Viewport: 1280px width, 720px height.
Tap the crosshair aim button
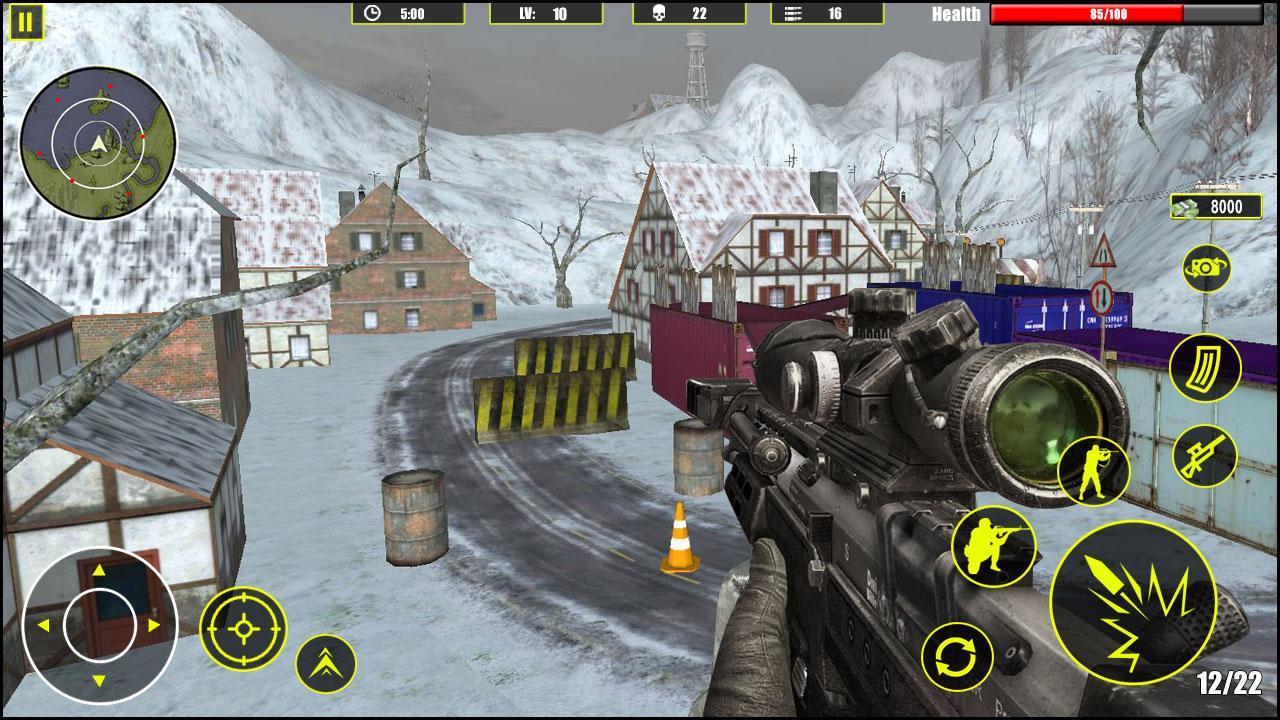243,628
